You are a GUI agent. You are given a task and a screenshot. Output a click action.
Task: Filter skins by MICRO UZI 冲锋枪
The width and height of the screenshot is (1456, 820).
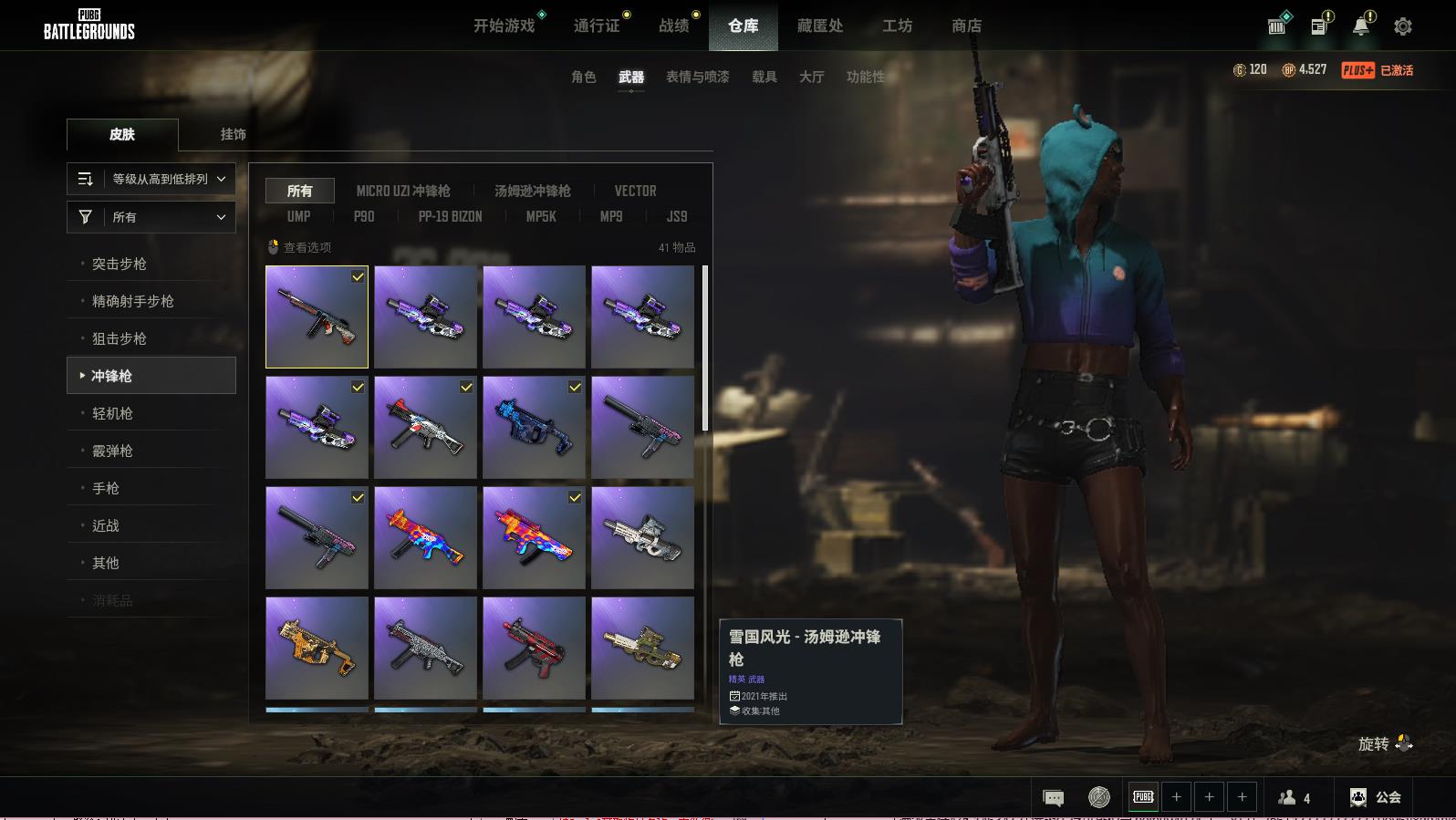click(x=403, y=191)
